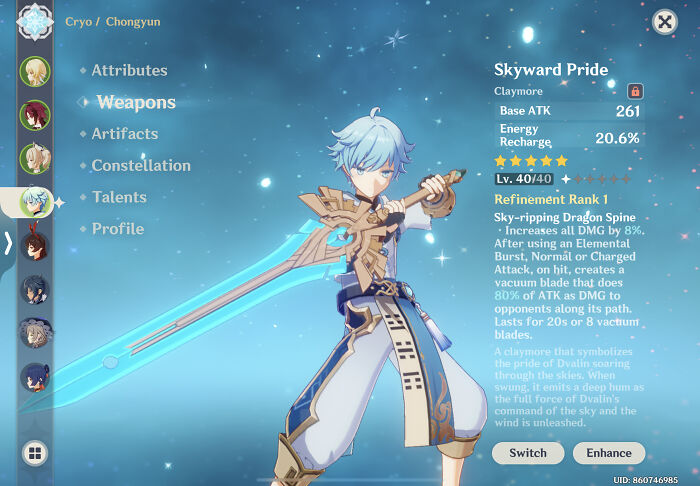Image resolution: width=700 pixels, height=486 pixels.
Task: View the character Profile
Action: pyautogui.click(x=117, y=229)
